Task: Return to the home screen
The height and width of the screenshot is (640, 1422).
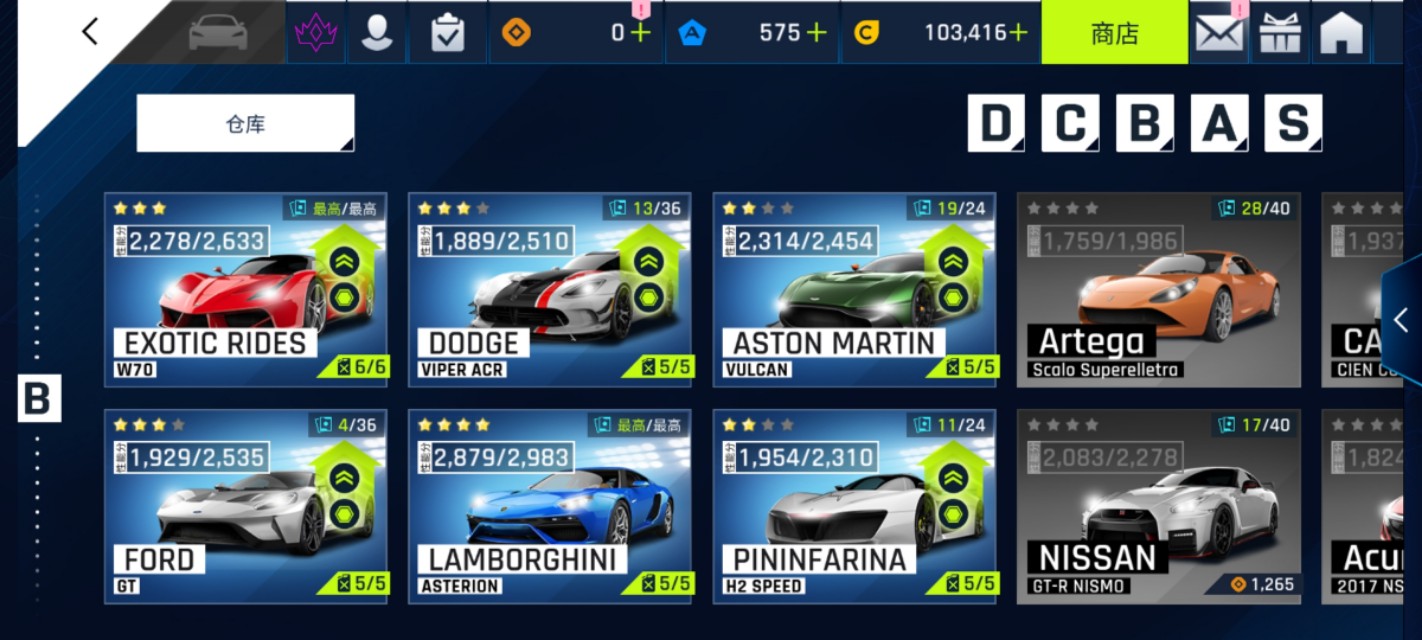Action: 1341,33
